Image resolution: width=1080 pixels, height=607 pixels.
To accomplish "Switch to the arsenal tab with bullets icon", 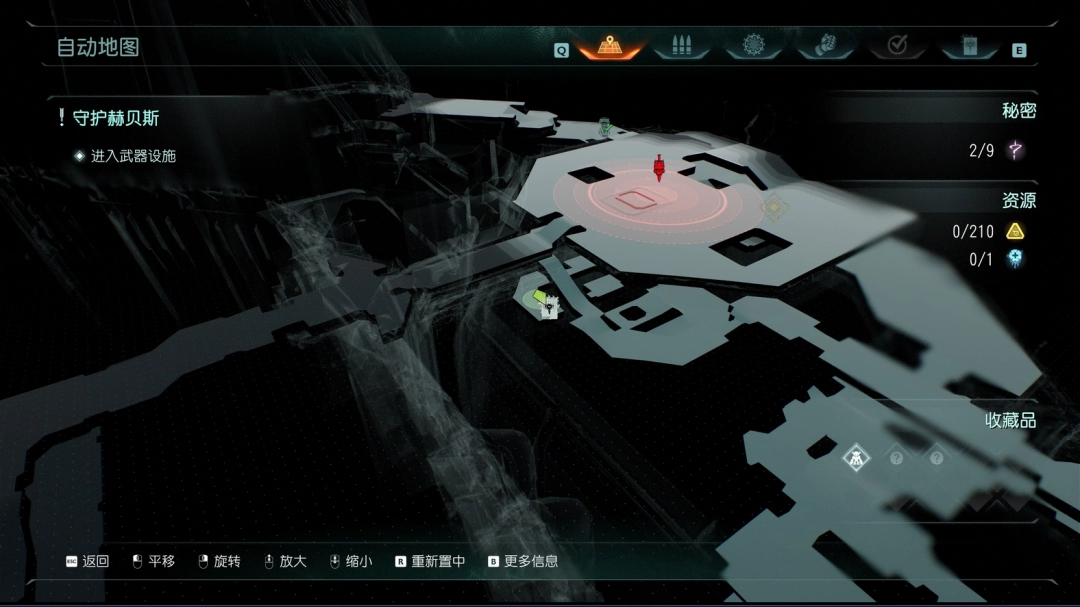I will 682,45.
